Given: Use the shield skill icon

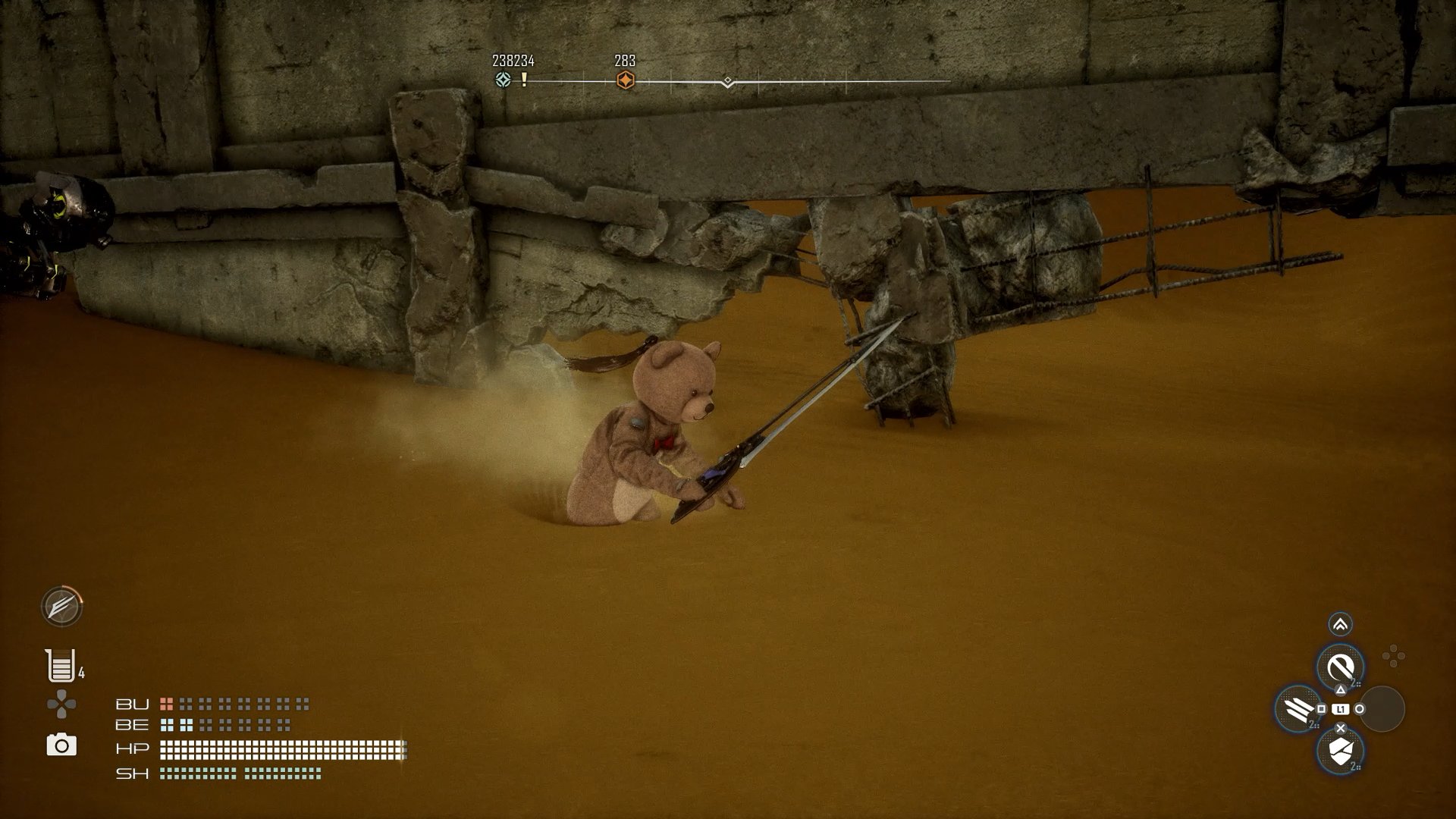Looking at the screenshot, I should click(1340, 751).
